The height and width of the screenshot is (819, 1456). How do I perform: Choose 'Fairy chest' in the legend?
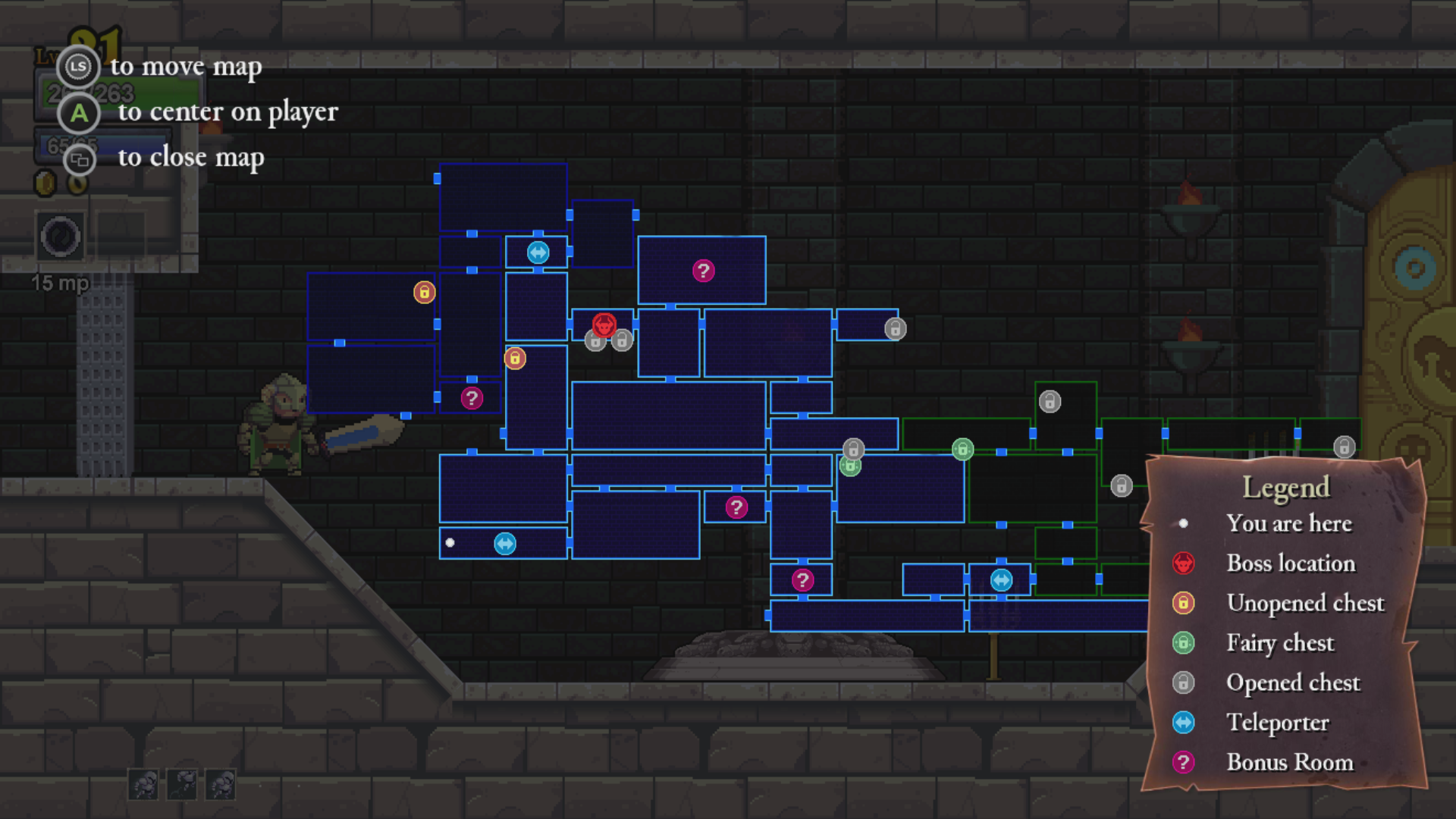[x=1280, y=643]
